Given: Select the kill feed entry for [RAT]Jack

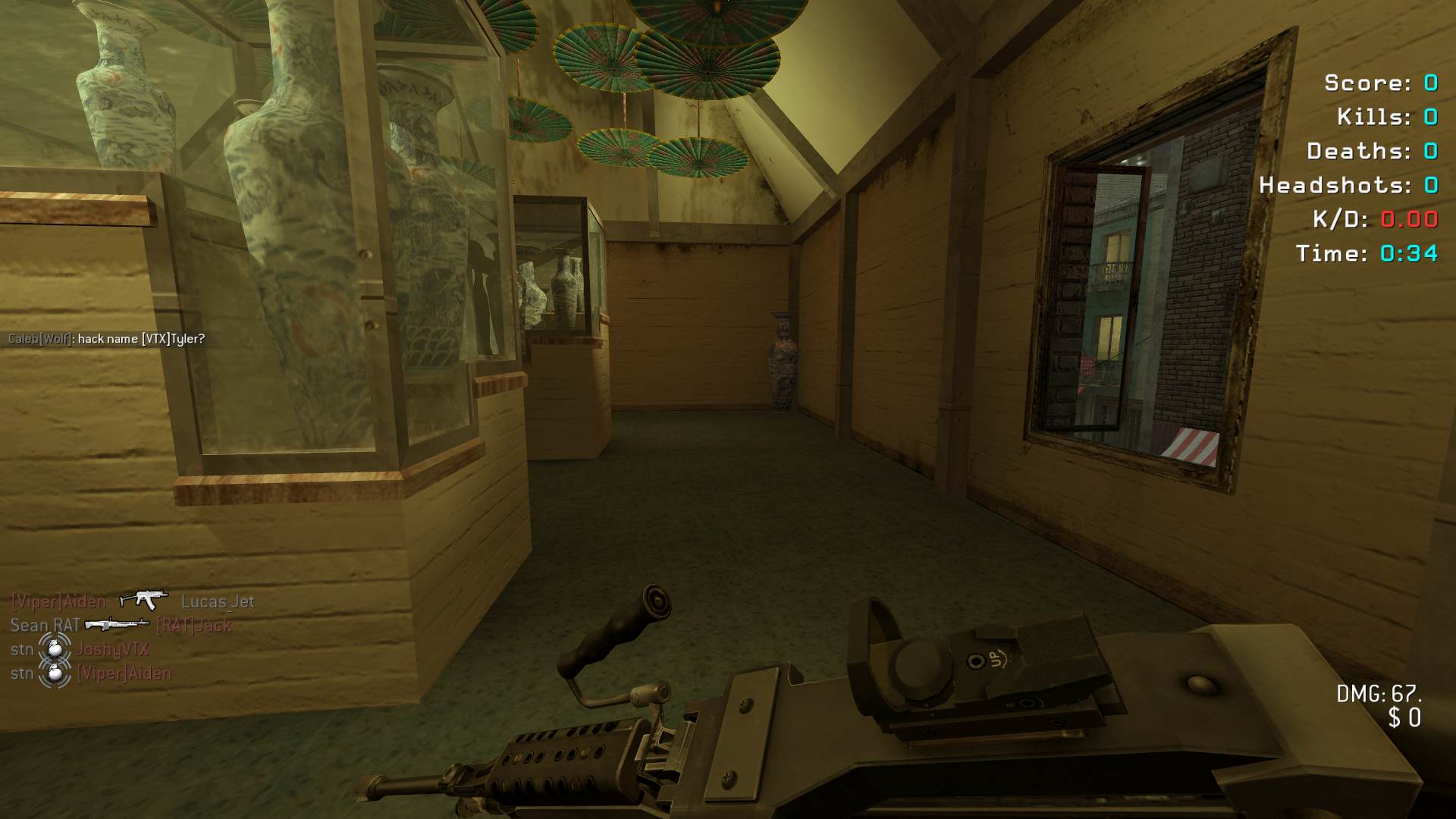Looking at the screenshot, I should 193,626.
